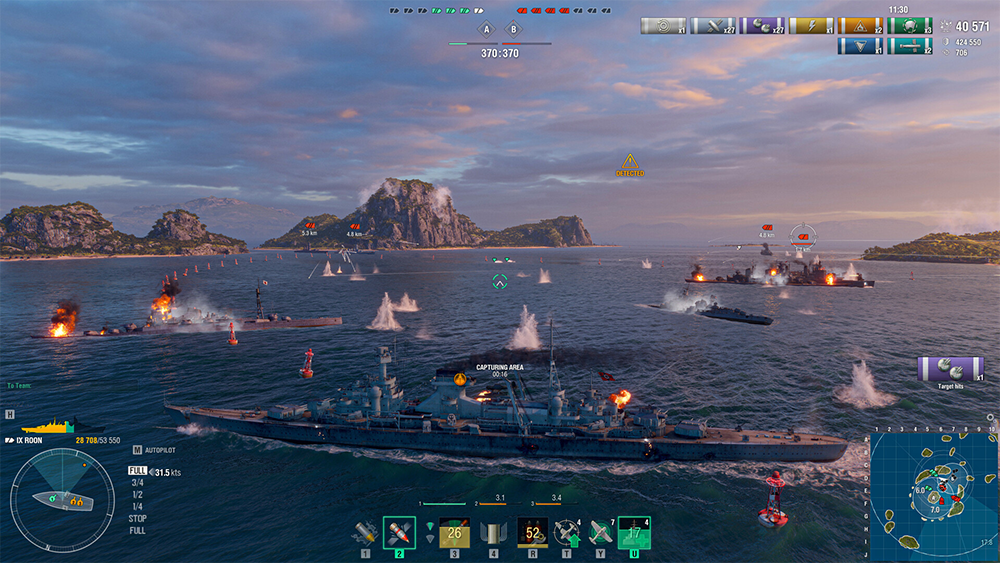Click the Roon ship damage compass

click(x=62, y=496)
